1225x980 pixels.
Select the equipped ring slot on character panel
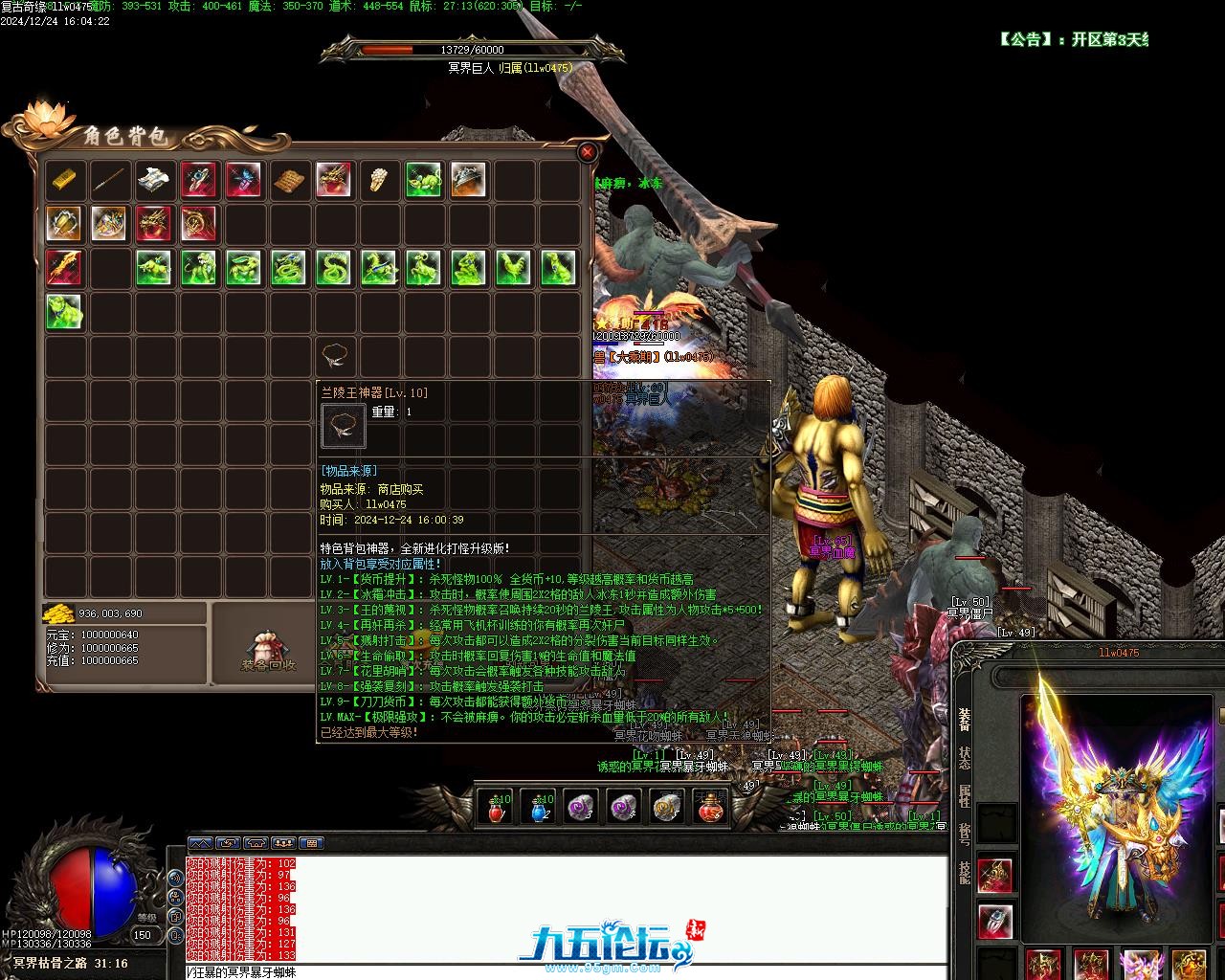[995, 921]
